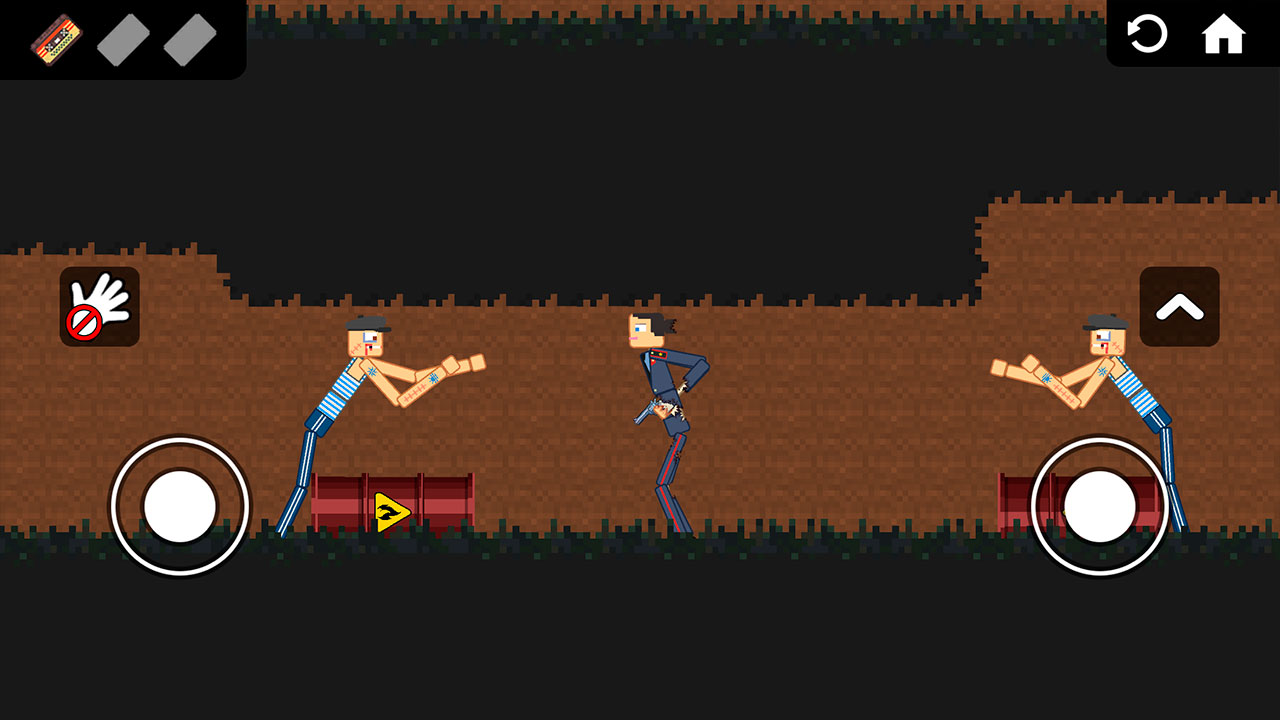Tap the right movement joystick knob
The image size is (1280, 720).
coord(1099,507)
